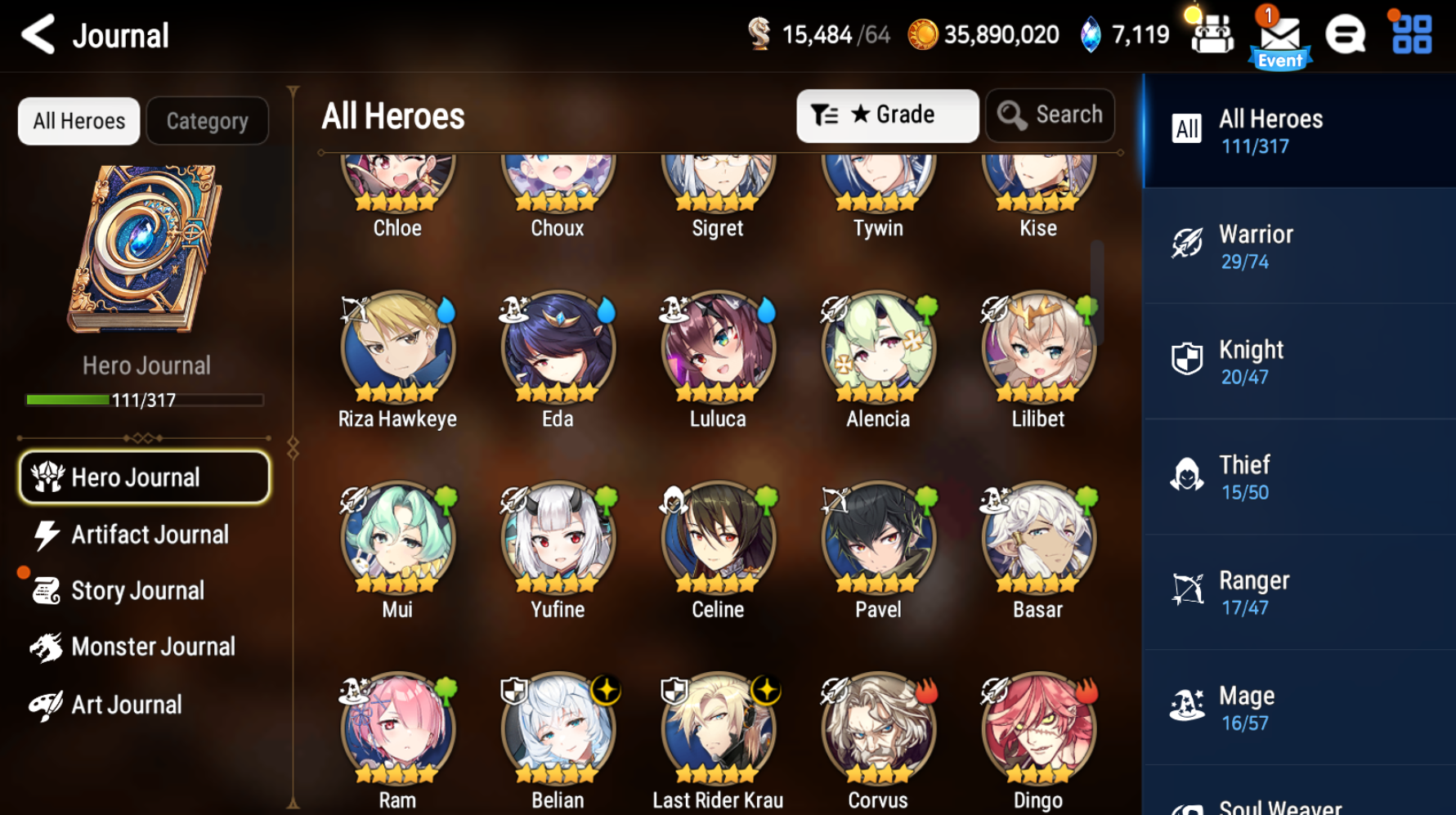Select the Thief class filter
Image resolution: width=1456 pixels, height=815 pixels.
click(x=1298, y=476)
